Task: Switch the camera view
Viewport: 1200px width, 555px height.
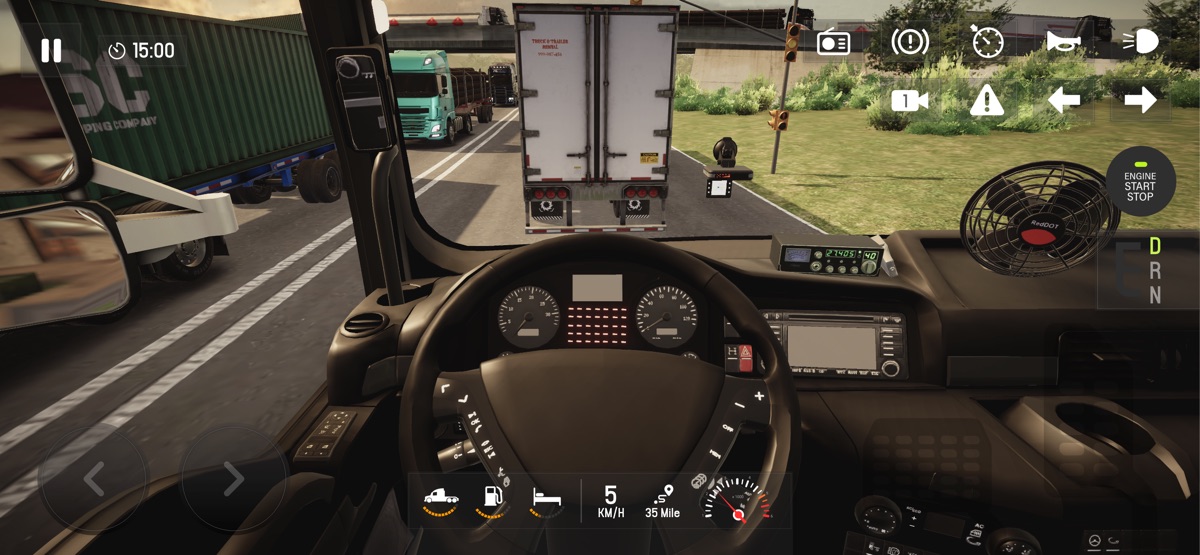Action: (x=910, y=100)
